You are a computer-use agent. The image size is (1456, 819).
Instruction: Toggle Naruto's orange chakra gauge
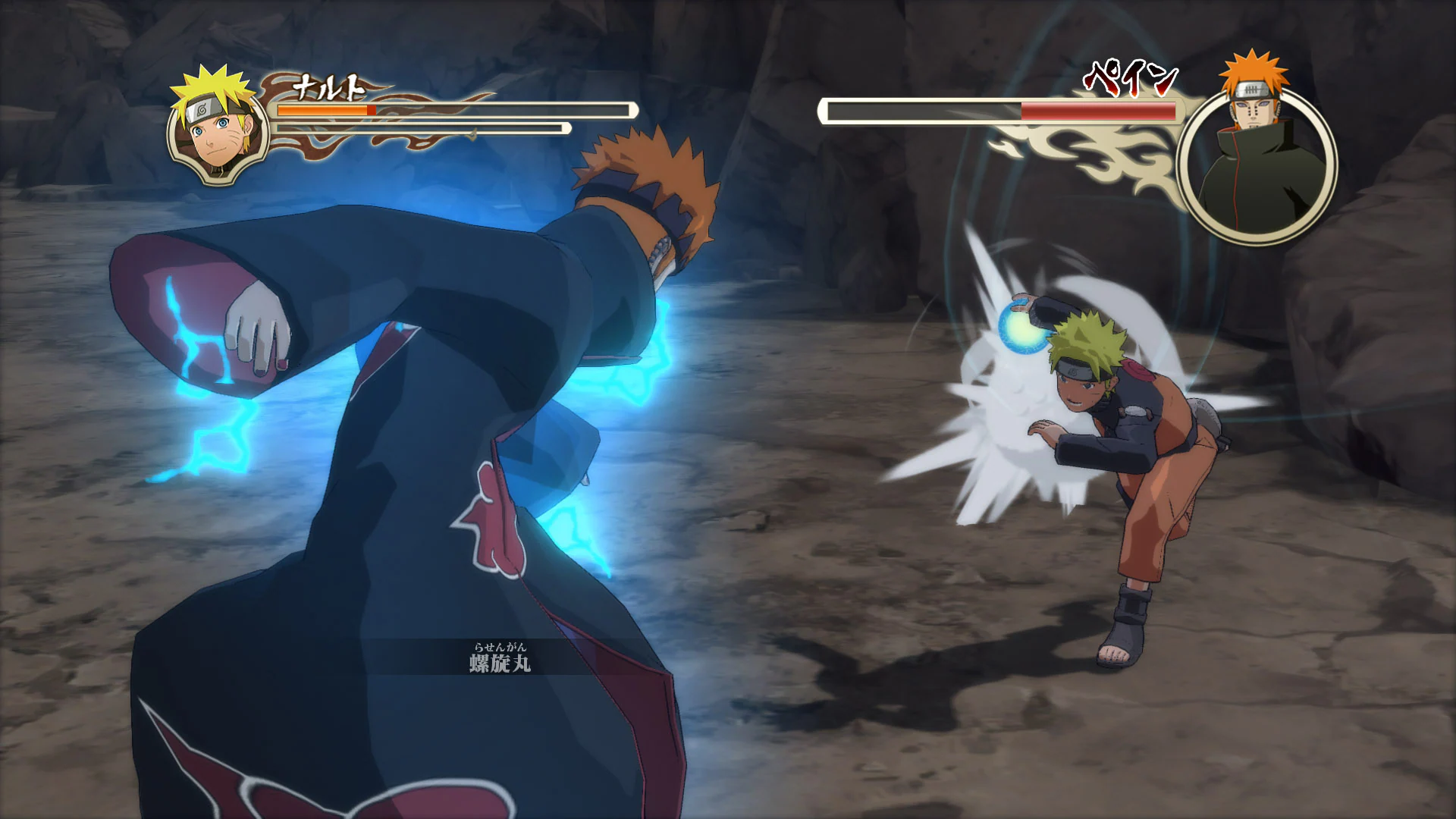point(322,110)
